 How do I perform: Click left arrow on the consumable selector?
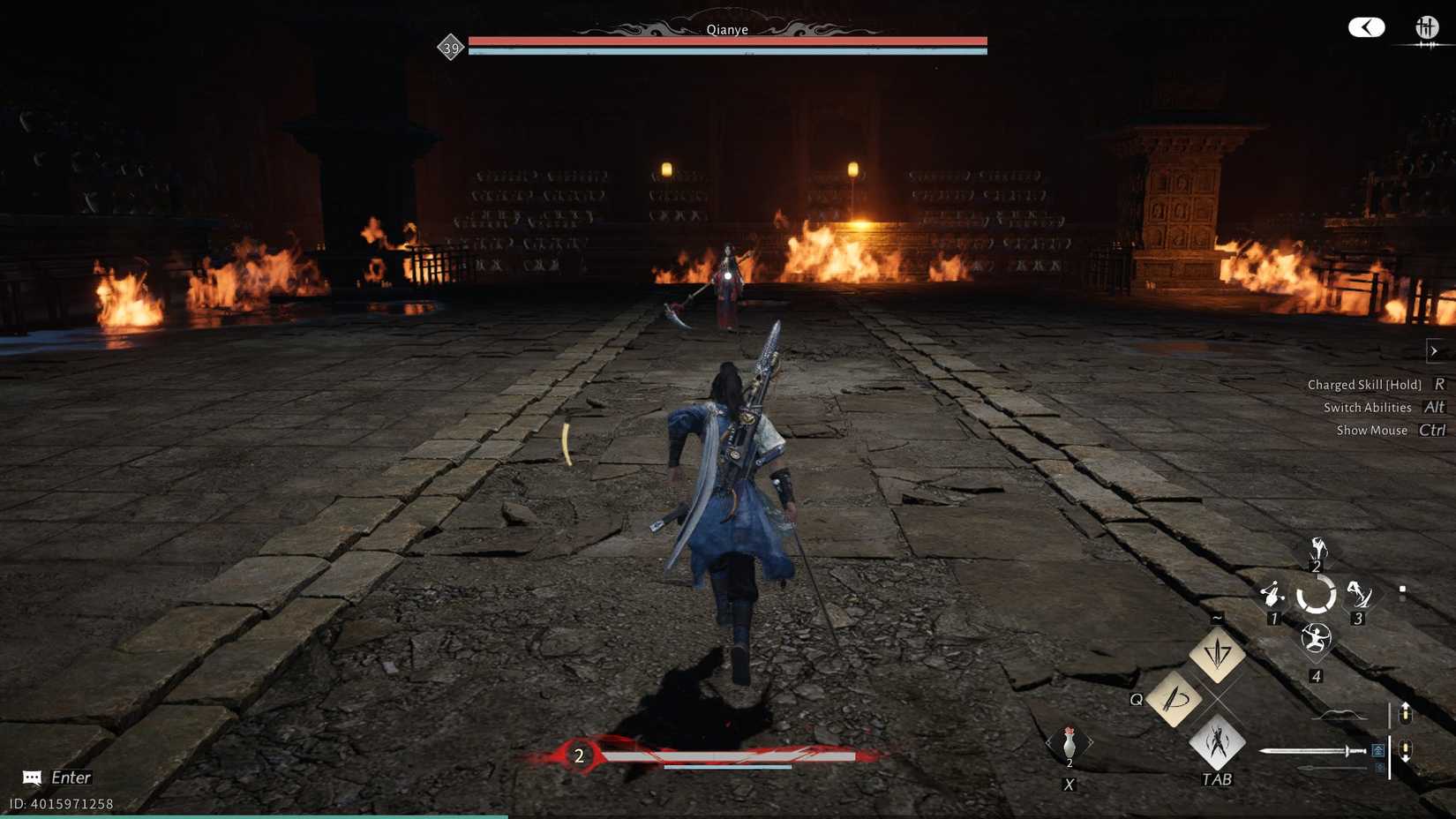coord(1047,741)
